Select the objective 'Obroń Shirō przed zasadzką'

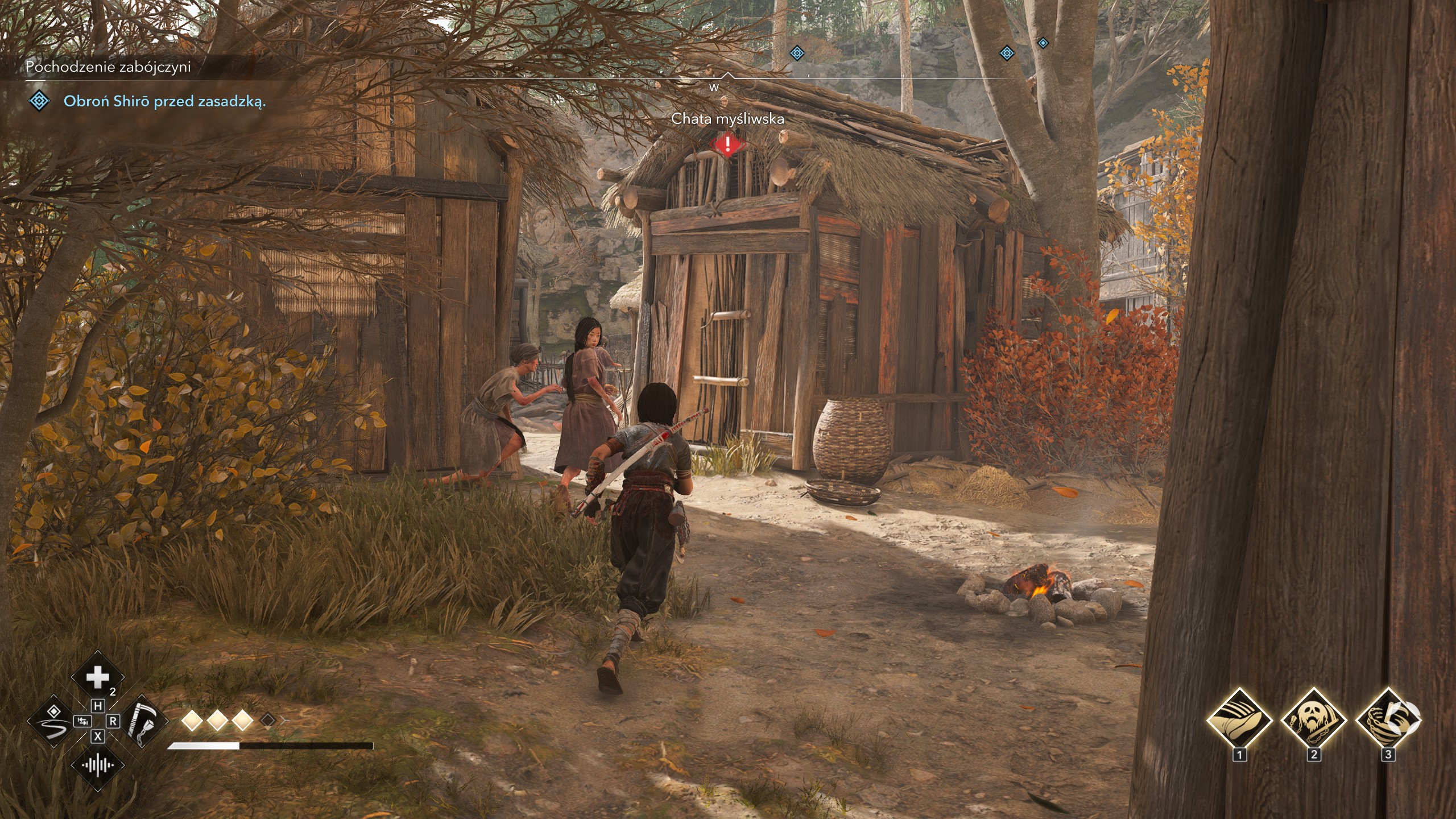tap(164, 102)
